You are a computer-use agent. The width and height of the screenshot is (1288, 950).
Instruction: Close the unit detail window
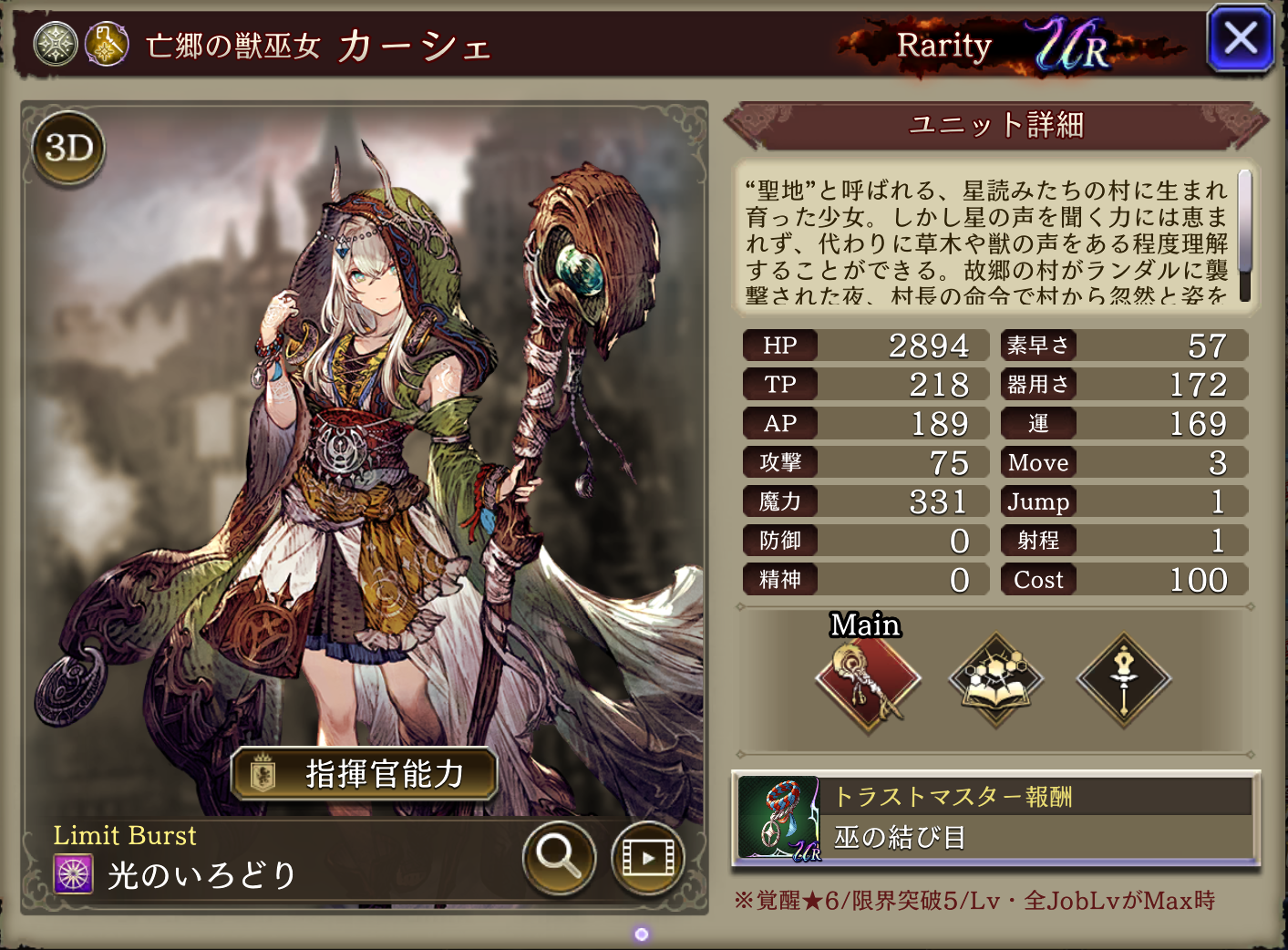(x=1240, y=39)
